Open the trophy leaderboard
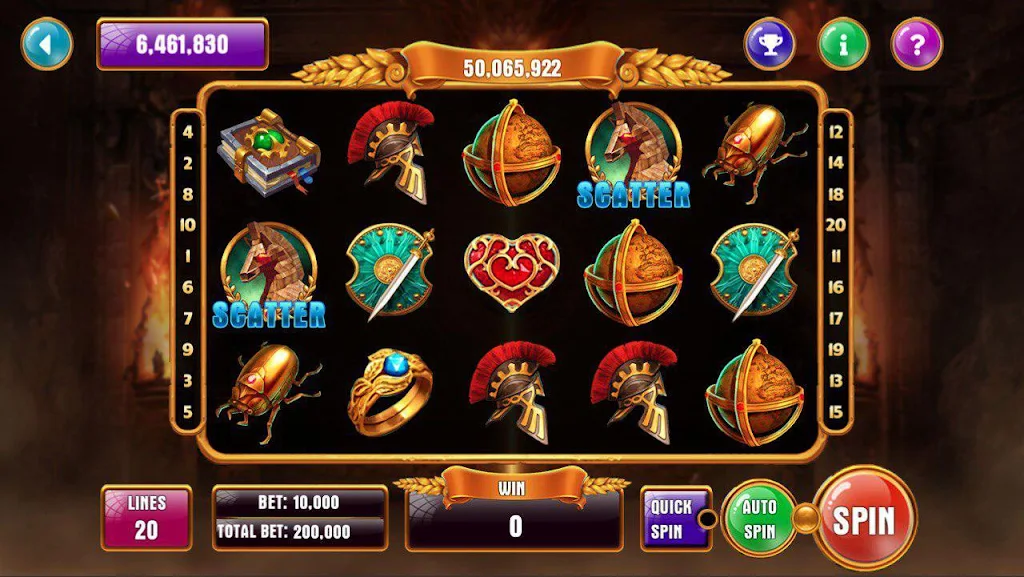Image resolution: width=1024 pixels, height=577 pixels. pyautogui.click(x=769, y=44)
